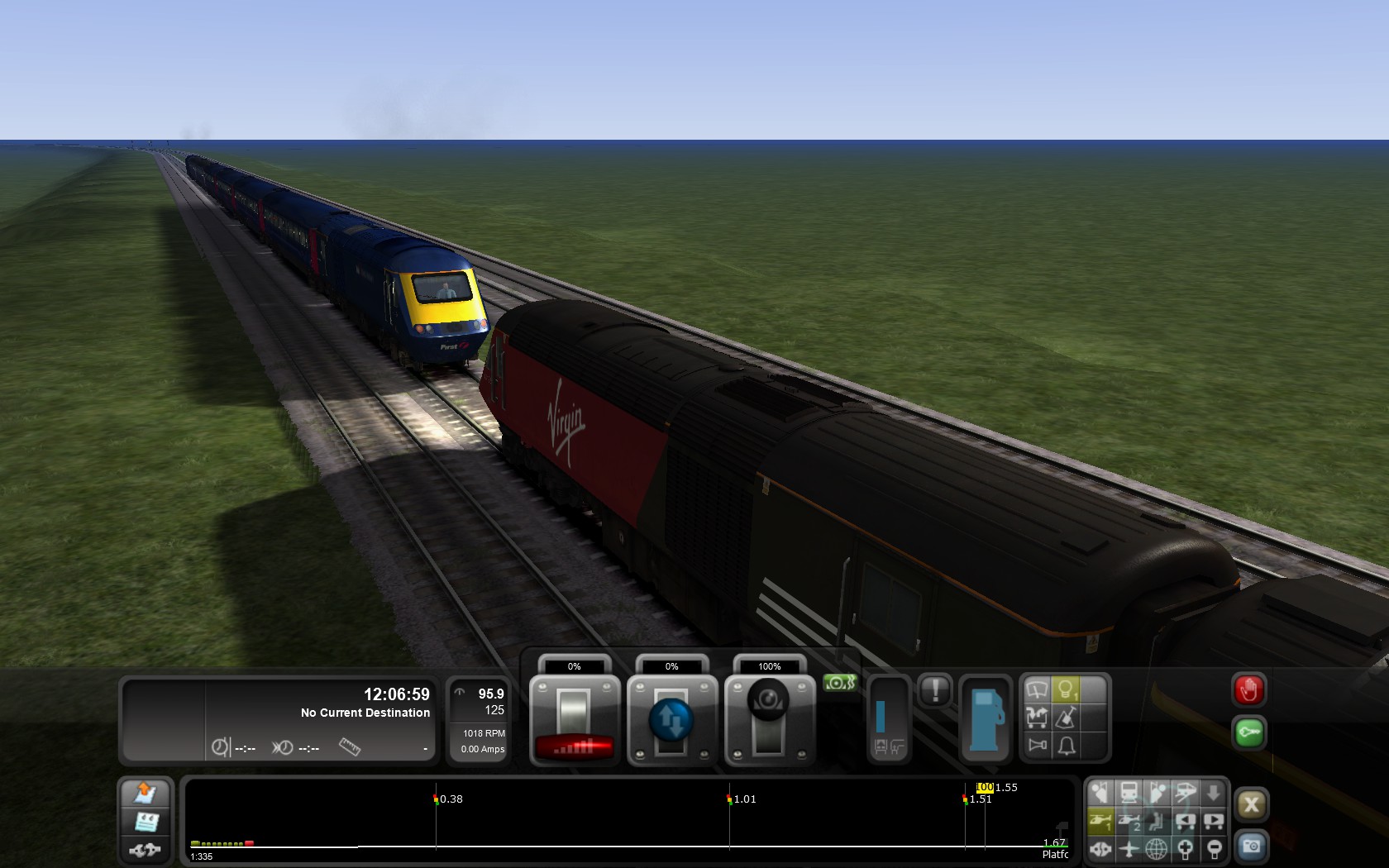Click the blue reverser lever with arrows
Image resolution: width=1389 pixels, height=868 pixels.
tap(671, 721)
